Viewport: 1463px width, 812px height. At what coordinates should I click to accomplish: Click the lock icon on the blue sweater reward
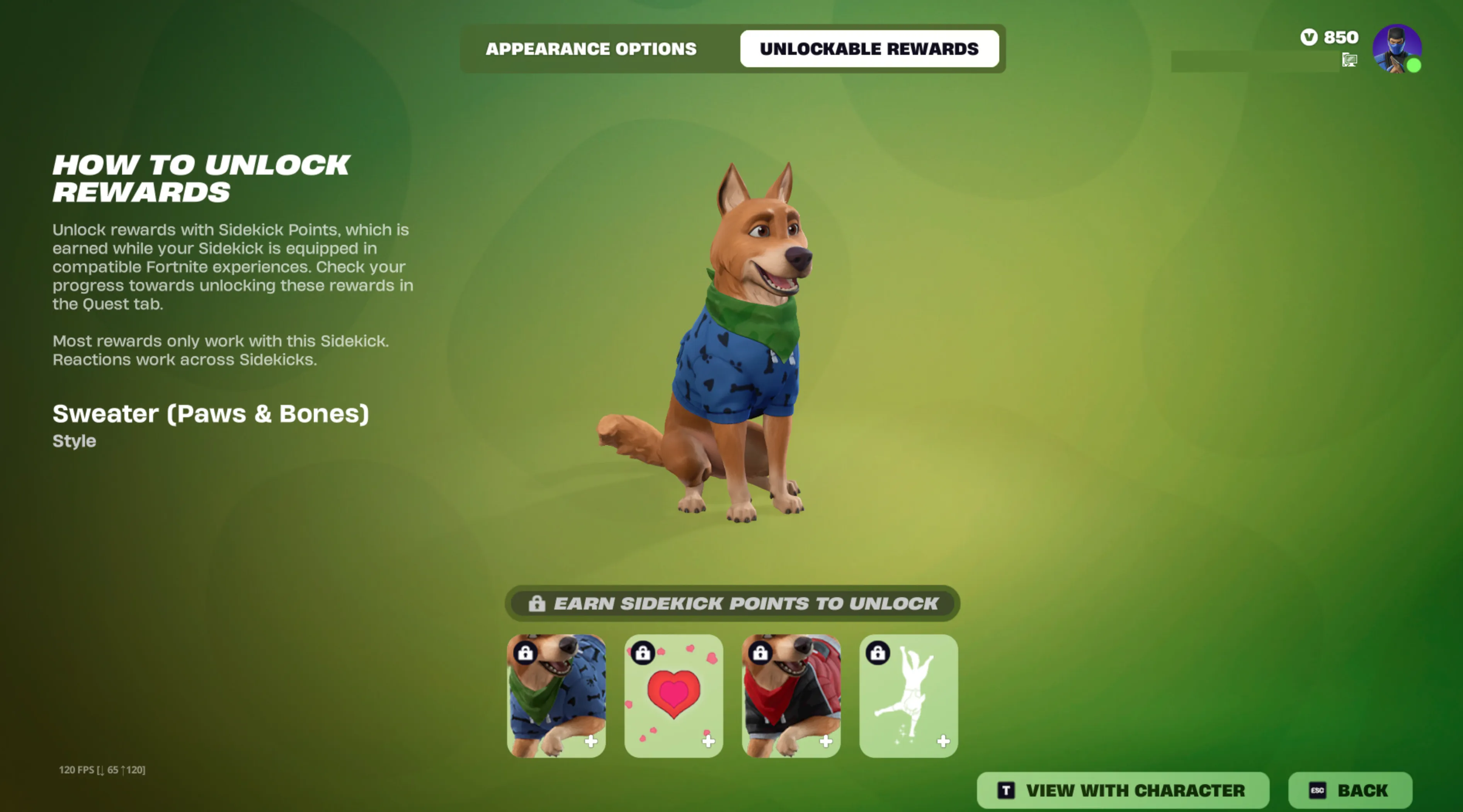coord(525,654)
